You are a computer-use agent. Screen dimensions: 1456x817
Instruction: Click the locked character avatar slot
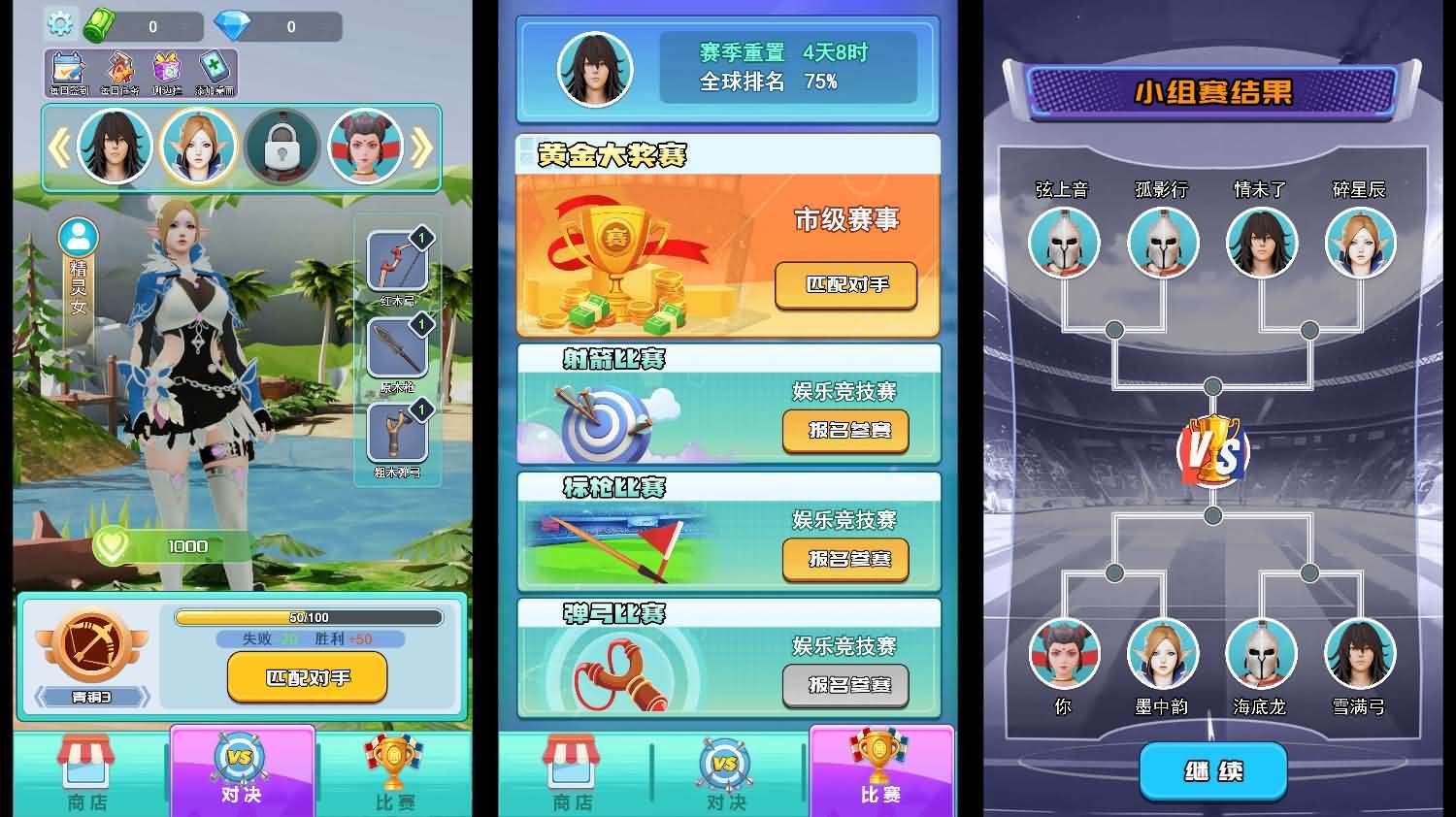click(283, 146)
